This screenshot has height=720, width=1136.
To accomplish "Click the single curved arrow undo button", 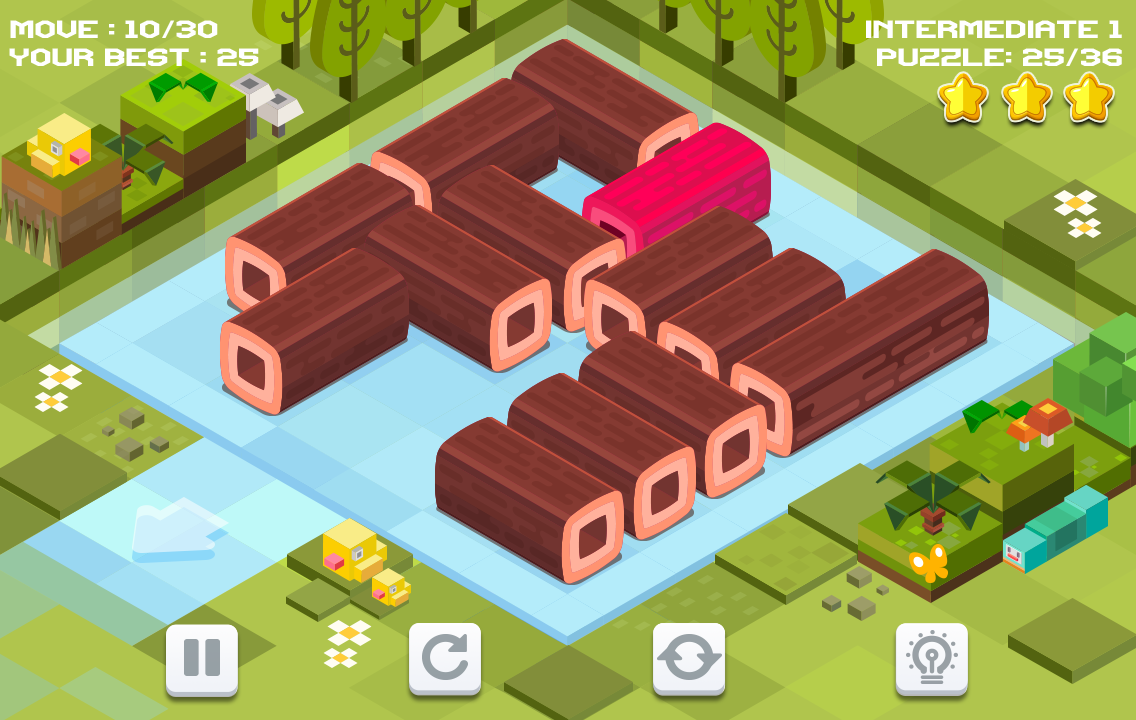I will point(445,659).
